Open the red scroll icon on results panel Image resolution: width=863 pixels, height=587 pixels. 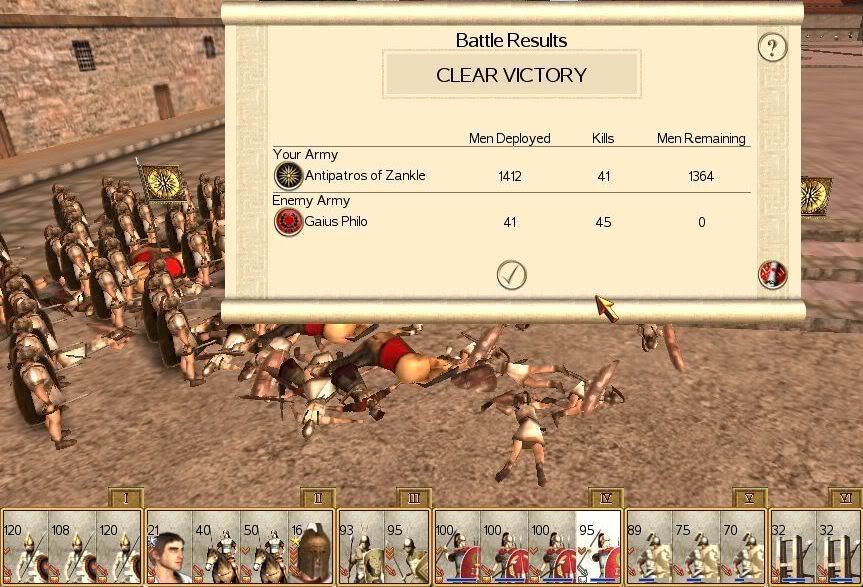click(x=772, y=274)
